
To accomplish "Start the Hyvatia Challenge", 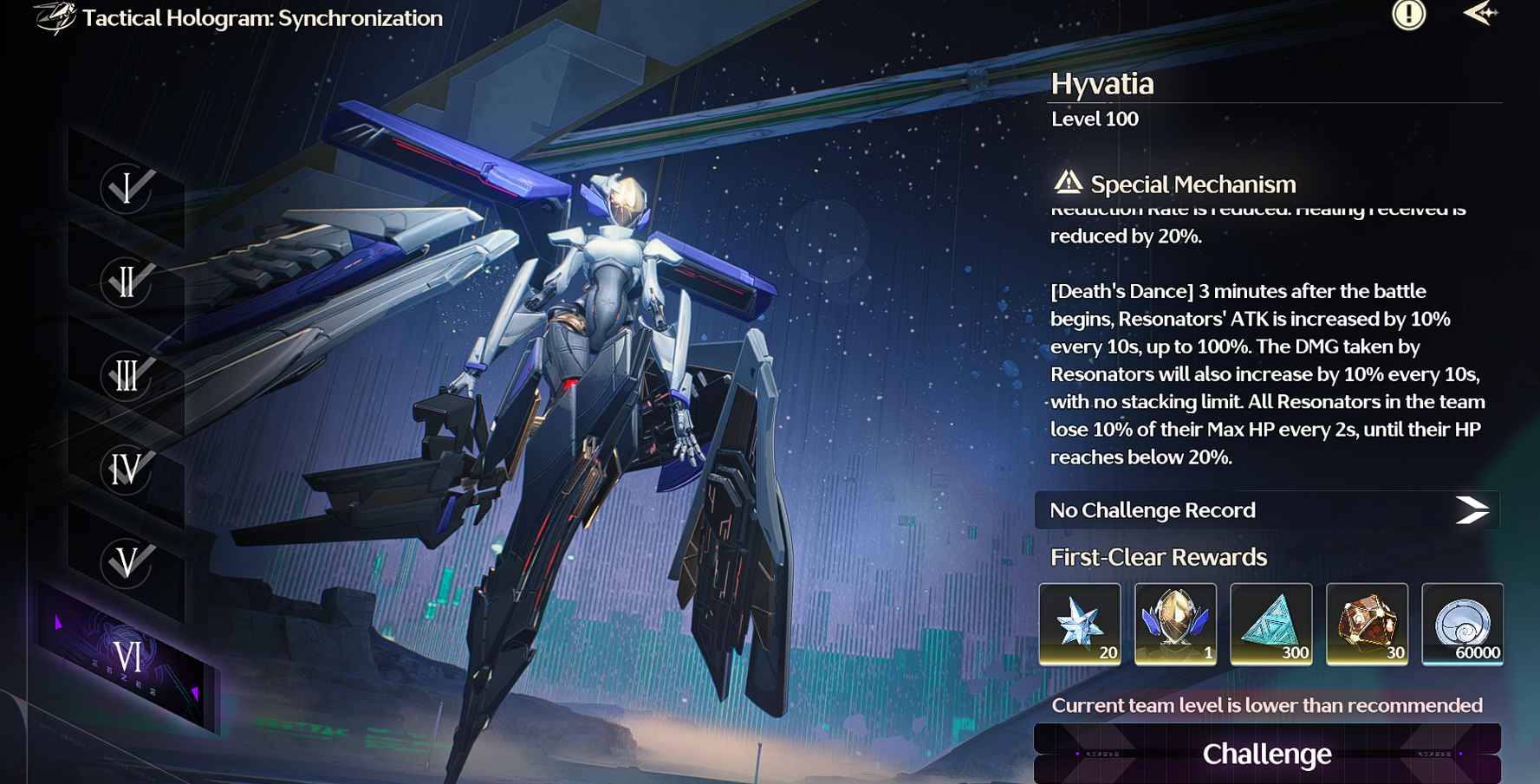I will click(1266, 754).
